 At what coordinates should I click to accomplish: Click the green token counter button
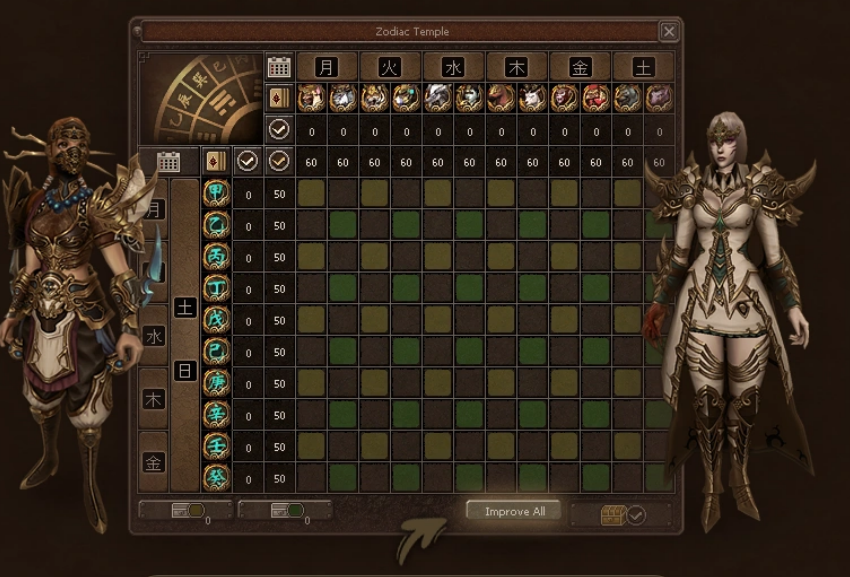286,511
